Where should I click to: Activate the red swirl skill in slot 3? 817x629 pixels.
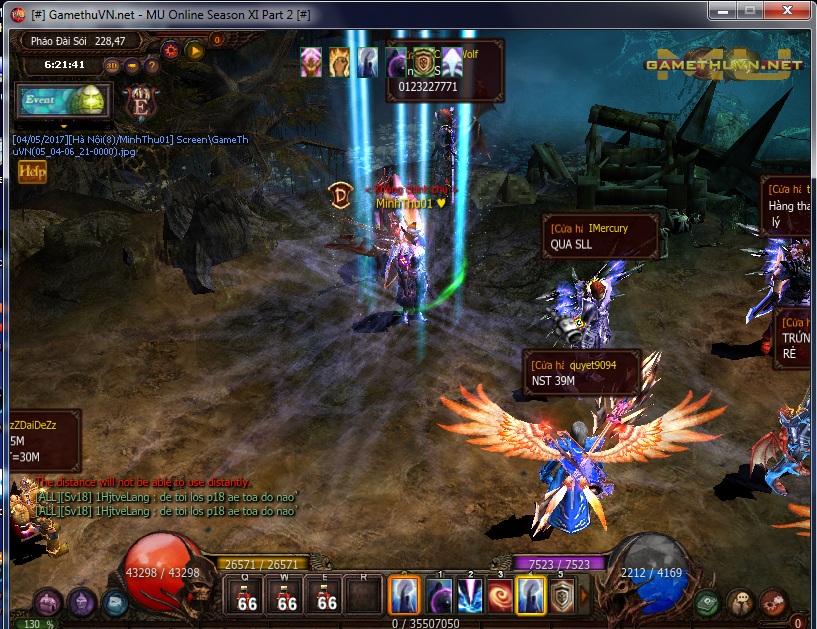[500, 596]
